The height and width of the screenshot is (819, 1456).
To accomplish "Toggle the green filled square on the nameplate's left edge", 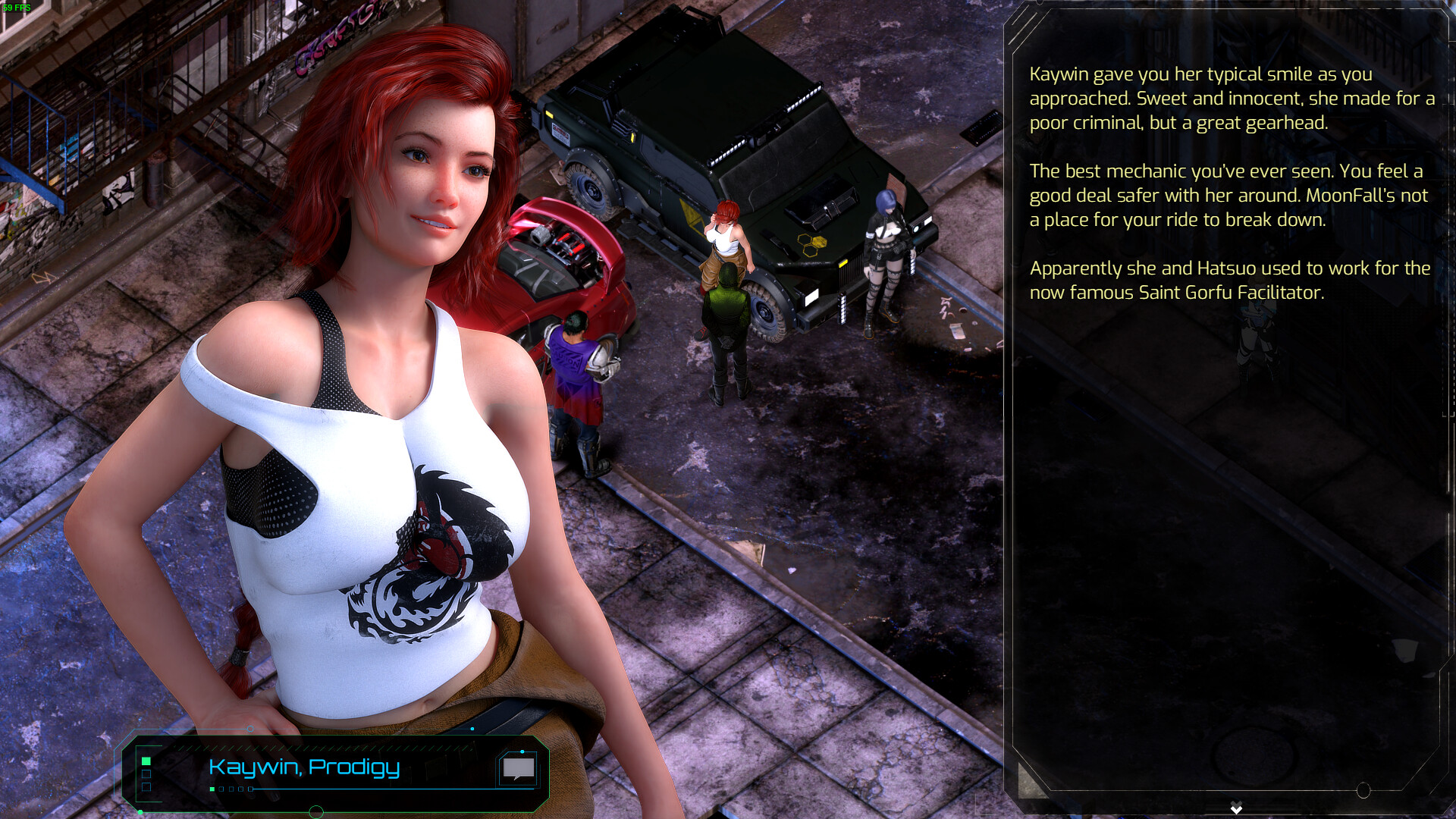I will click(x=146, y=761).
